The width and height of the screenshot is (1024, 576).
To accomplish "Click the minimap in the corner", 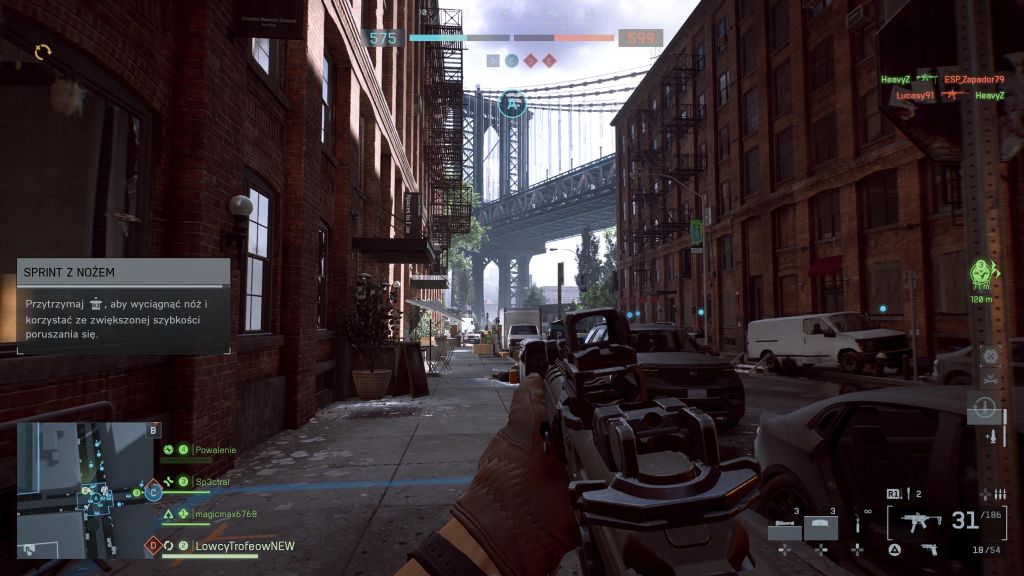I will (x=80, y=489).
